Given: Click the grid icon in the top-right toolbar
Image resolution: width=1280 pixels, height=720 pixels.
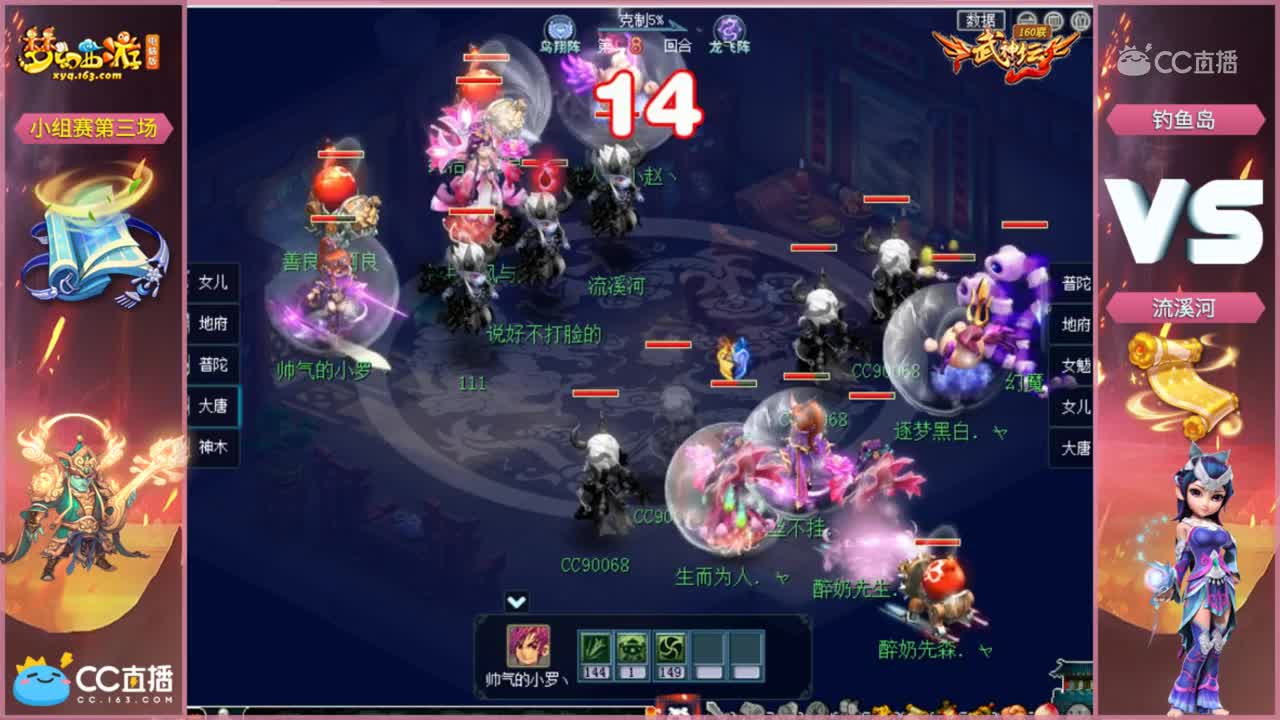Looking at the screenshot, I should [1052, 19].
